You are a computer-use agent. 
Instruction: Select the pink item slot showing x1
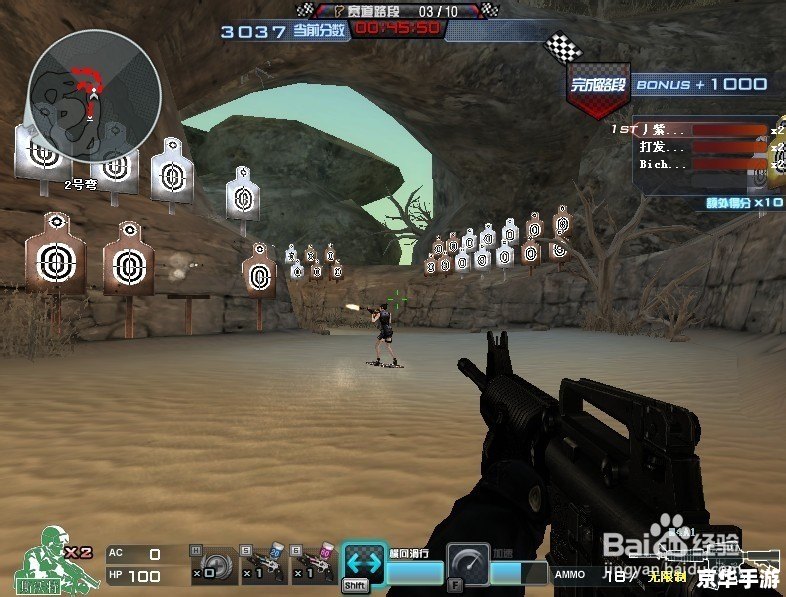(313, 566)
